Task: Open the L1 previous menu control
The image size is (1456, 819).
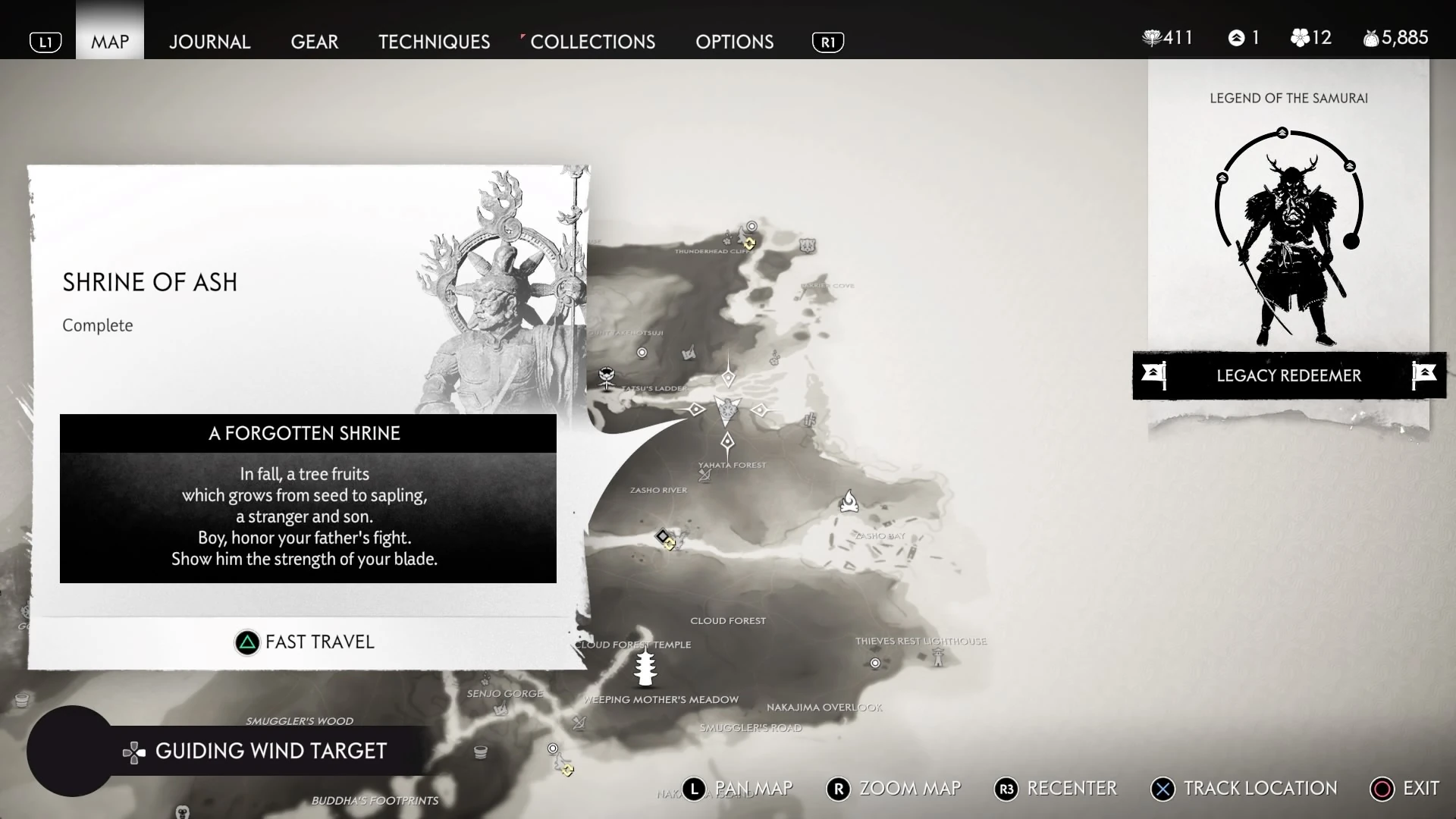Action: (x=45, y=42)
